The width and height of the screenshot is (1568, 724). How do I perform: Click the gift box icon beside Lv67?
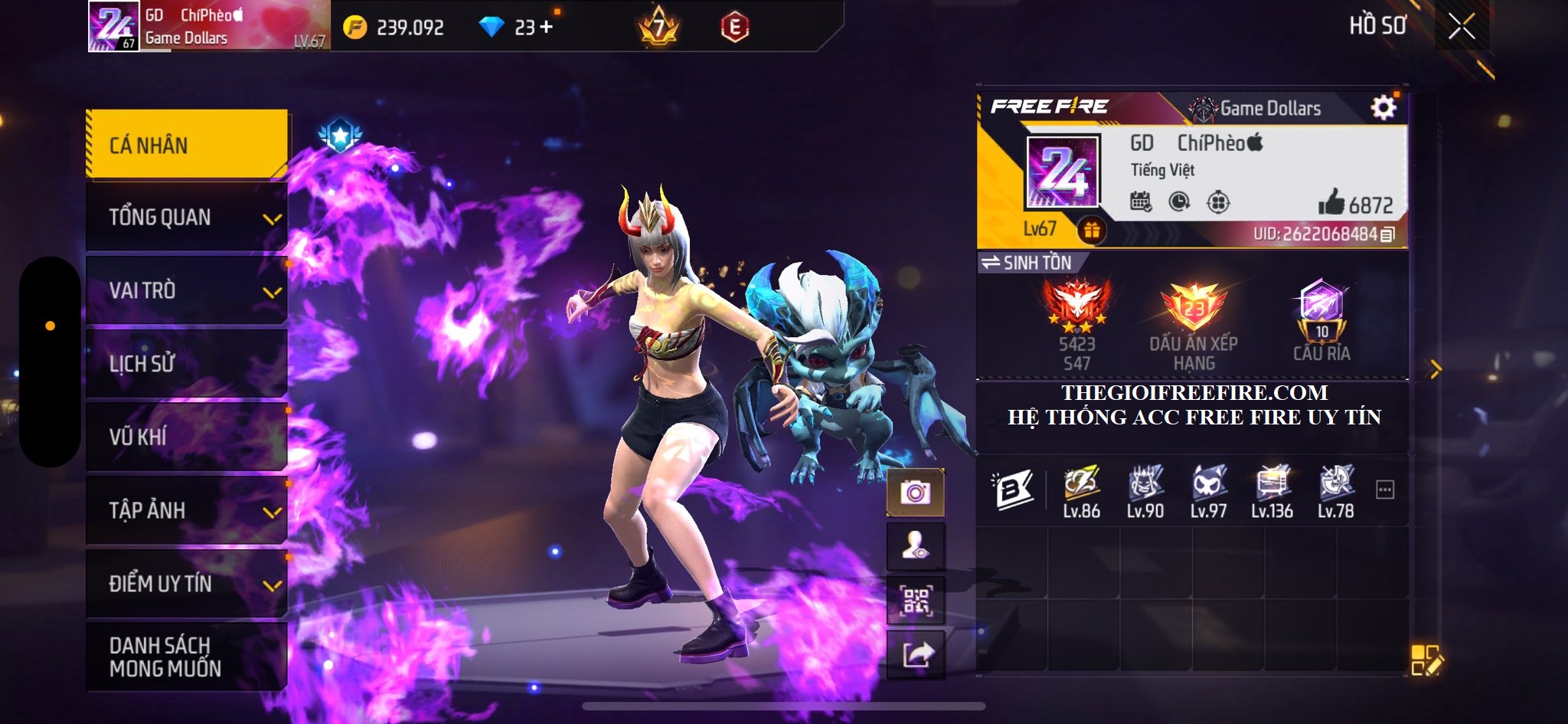[x=1091, y=229]
